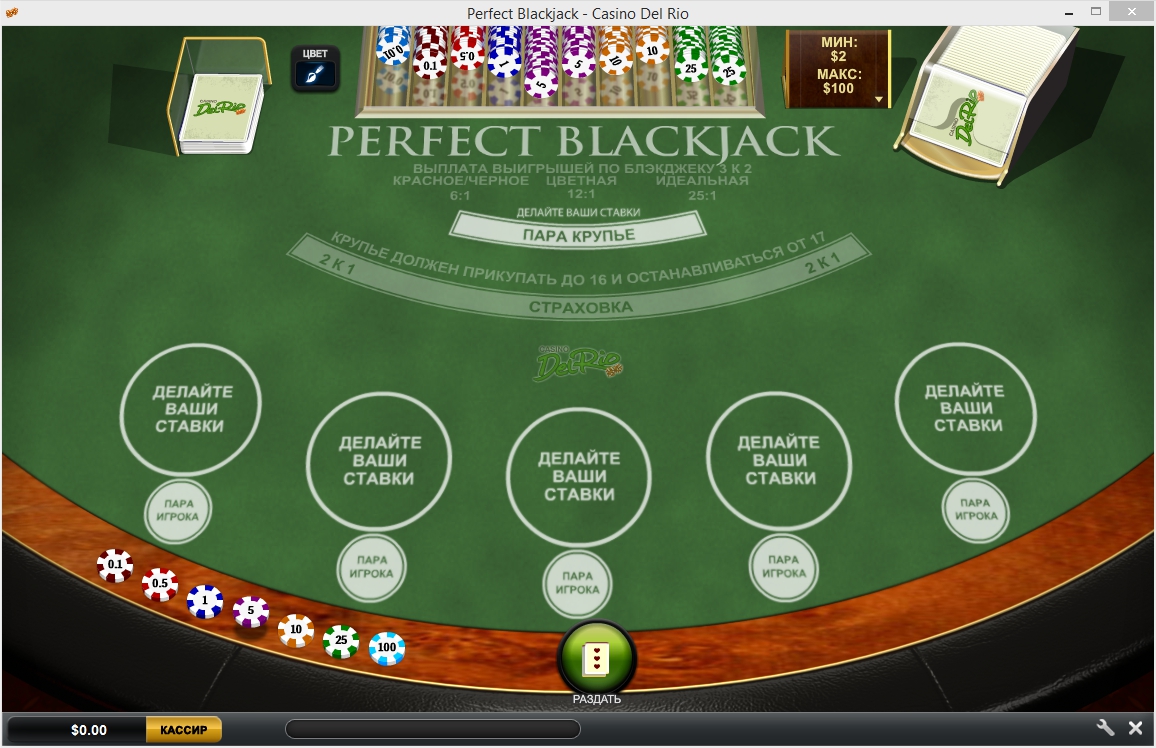Open the Кассир cashier
1156x748 pixels.
tap(184, 730)
